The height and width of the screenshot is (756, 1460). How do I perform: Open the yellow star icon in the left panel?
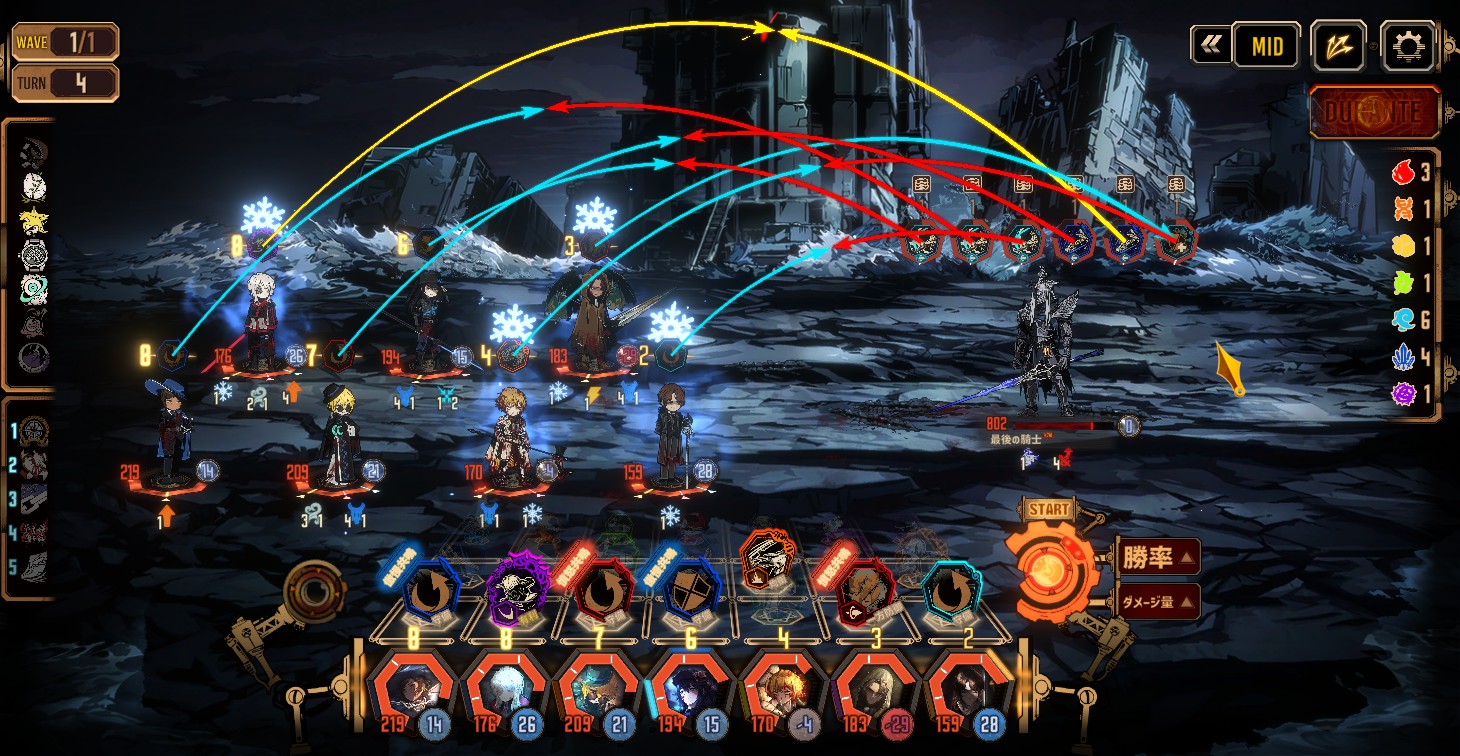[34, 222]
